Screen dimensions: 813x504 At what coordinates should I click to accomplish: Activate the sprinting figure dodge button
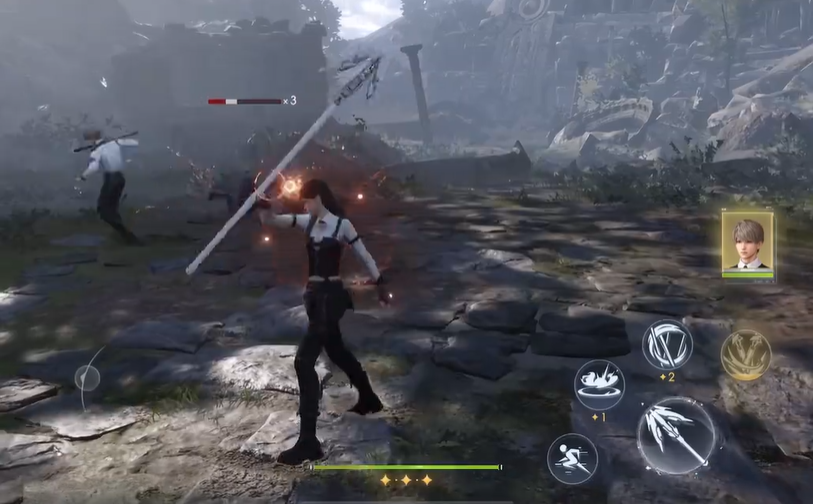coord(572,458)
